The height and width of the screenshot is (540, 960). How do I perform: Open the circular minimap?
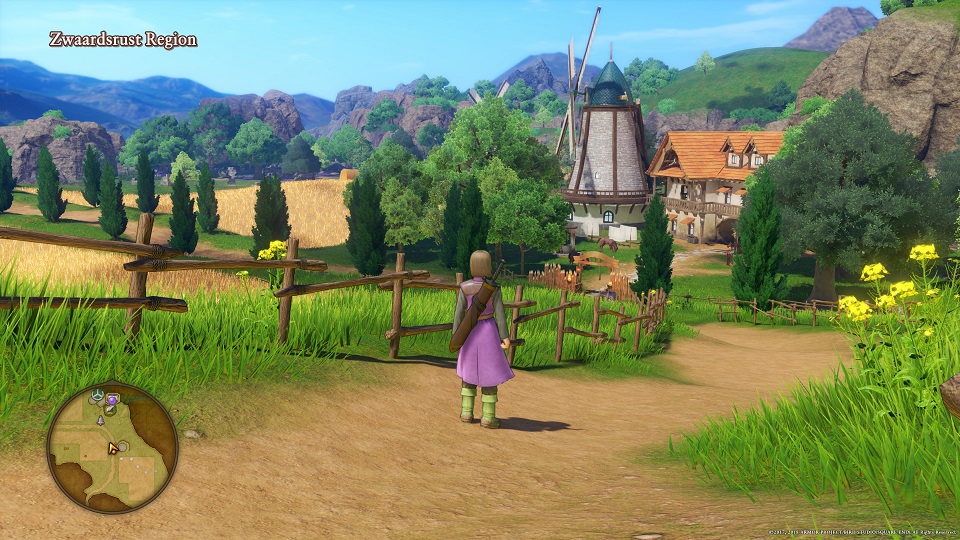tap(112, 447)
